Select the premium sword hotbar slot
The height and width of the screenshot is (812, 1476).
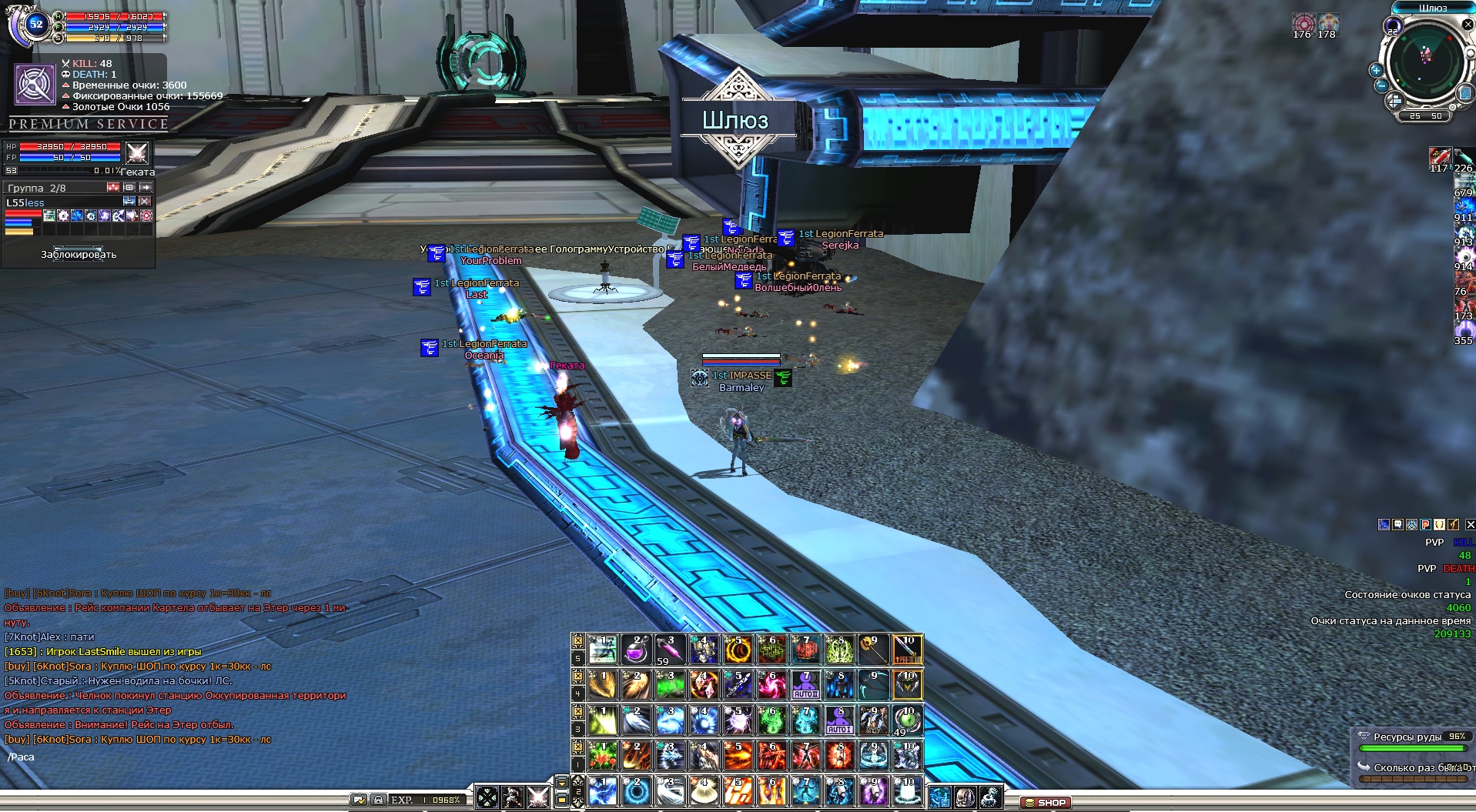click(907, 649)
